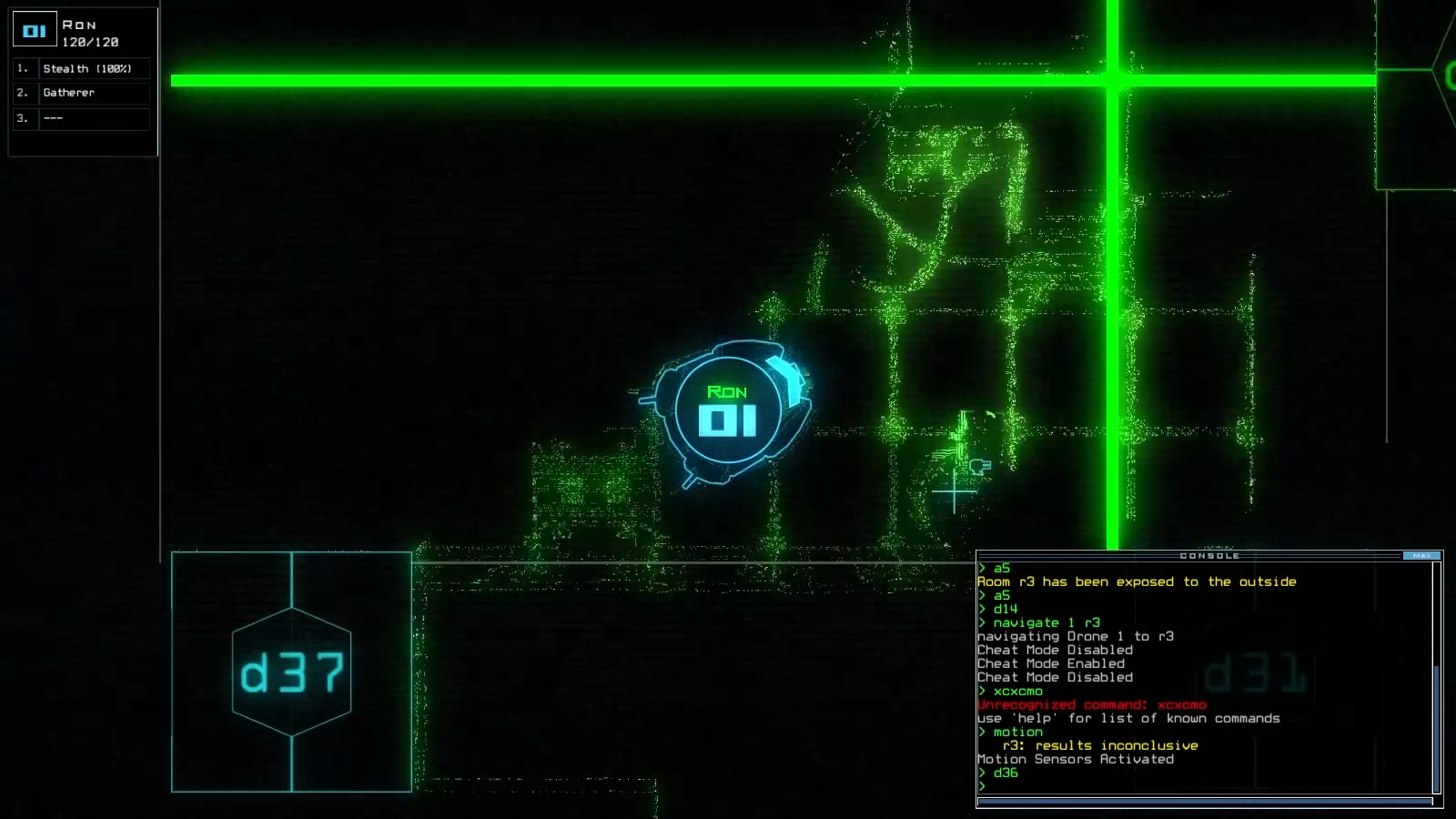The image size is (1456, 819).
Task: Click the red 'Unrecognized command: xcxcmo' error line
Action: pyautogui.click(x=1092, y=704)
